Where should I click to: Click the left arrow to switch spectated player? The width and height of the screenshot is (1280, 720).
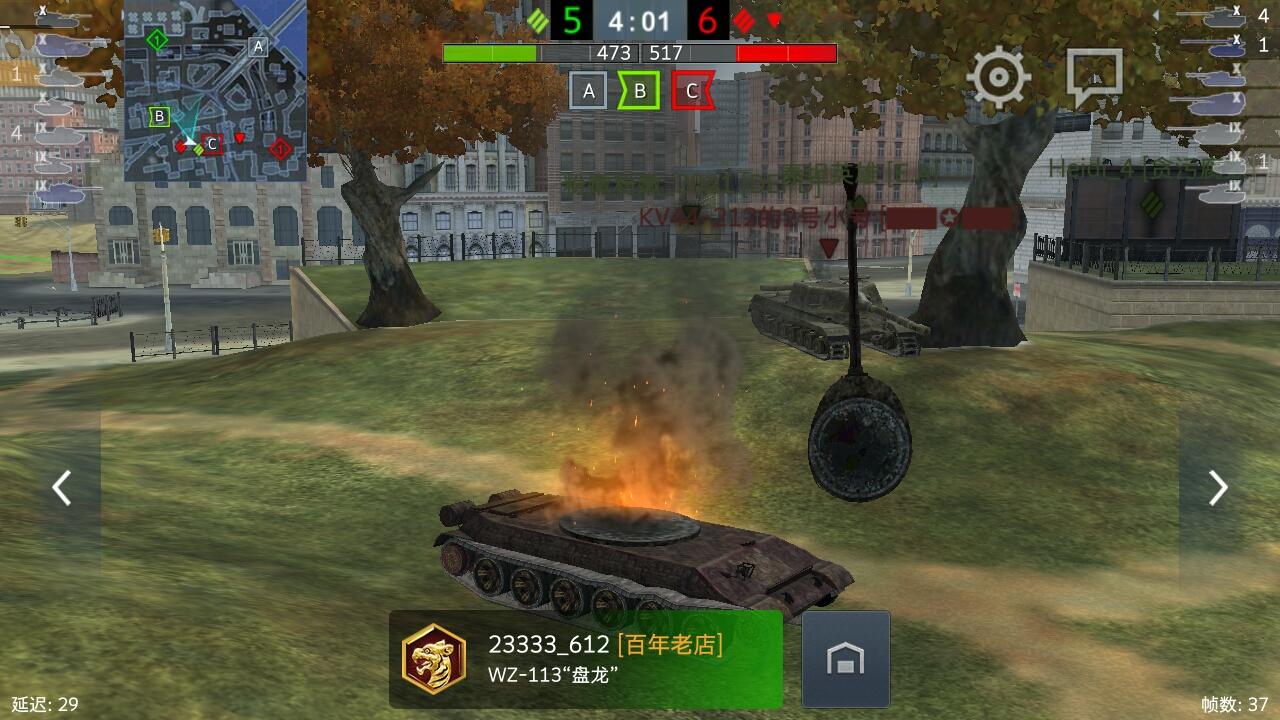pyautogui.click(x=62, y=488)
